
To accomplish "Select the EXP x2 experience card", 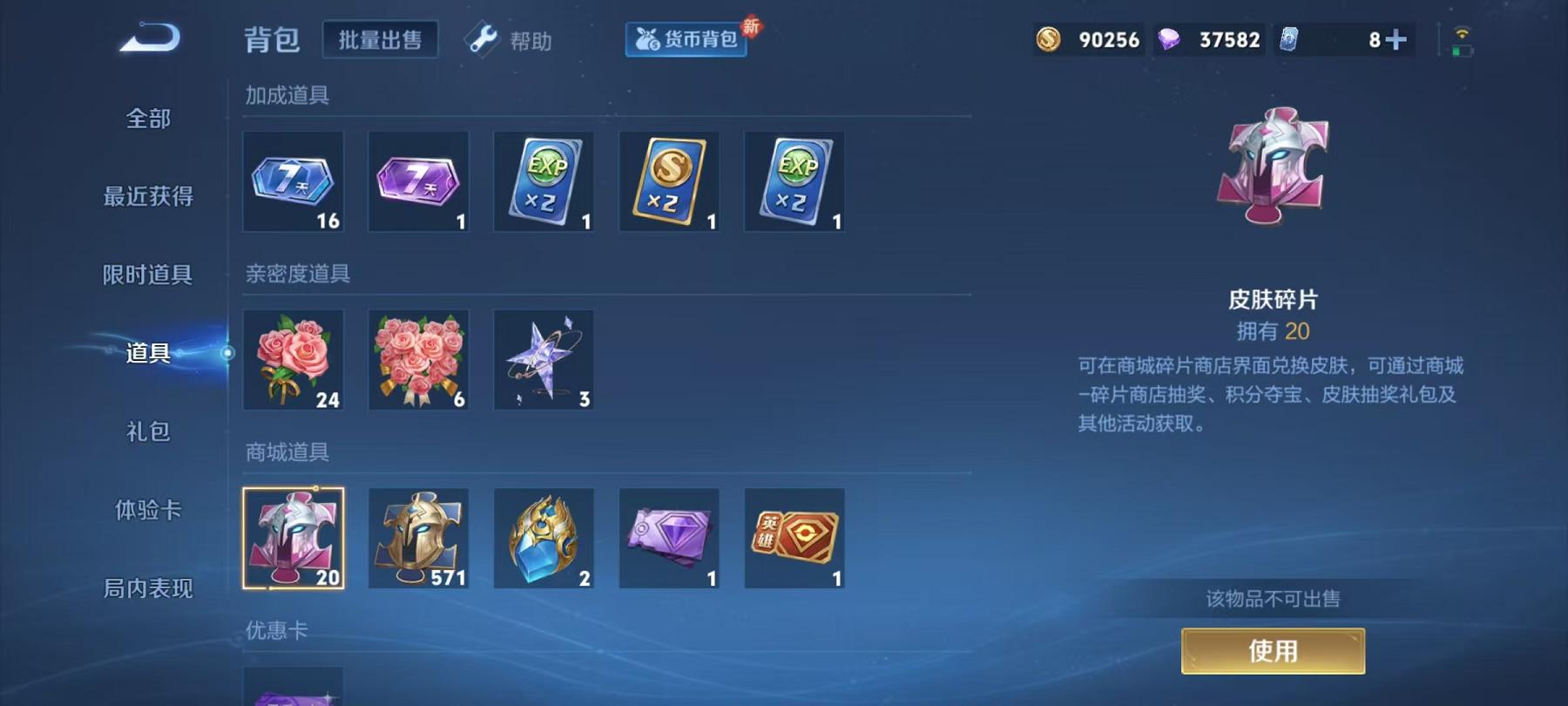I will tap(544, 182).
